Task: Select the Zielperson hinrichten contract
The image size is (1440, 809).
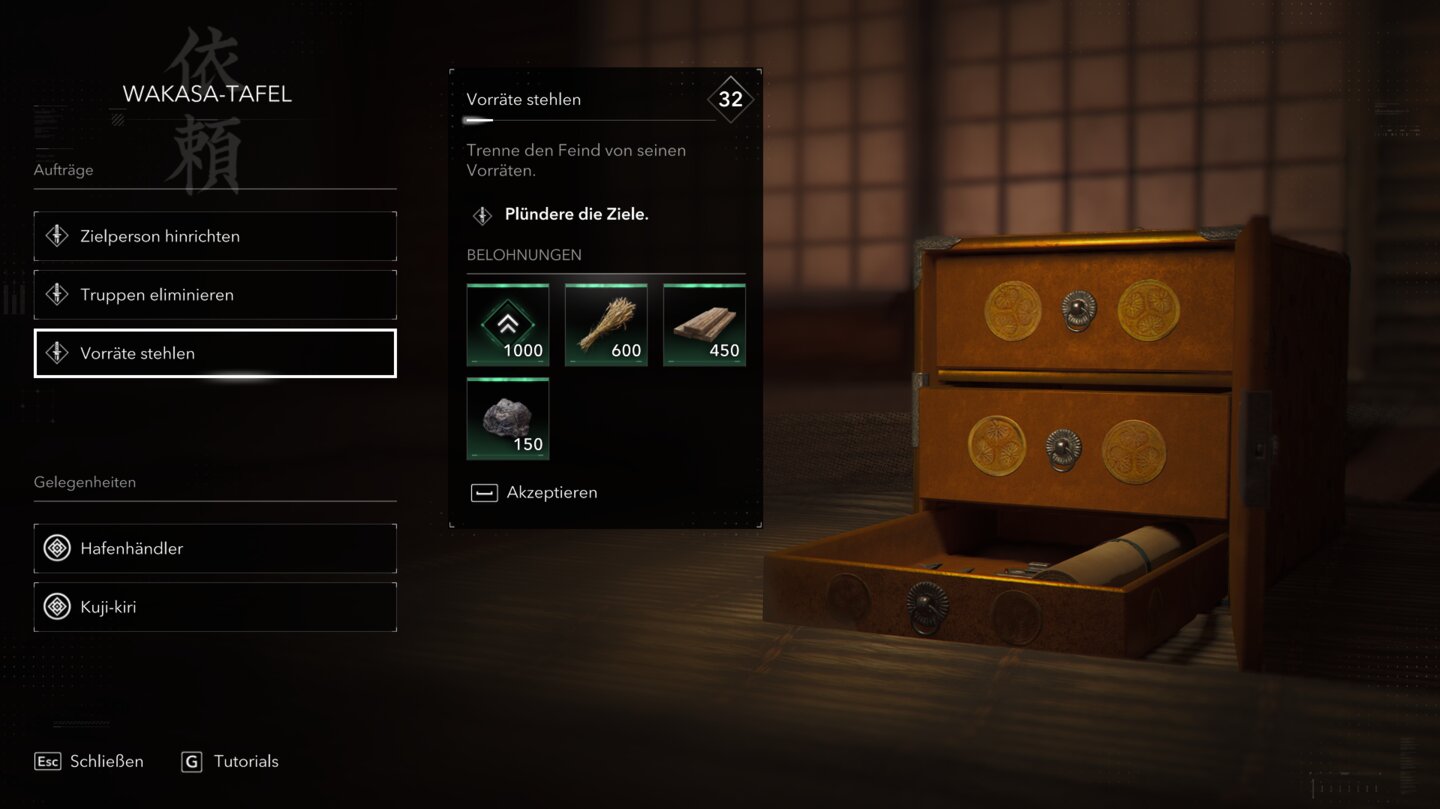Action: tap(215, 236)
